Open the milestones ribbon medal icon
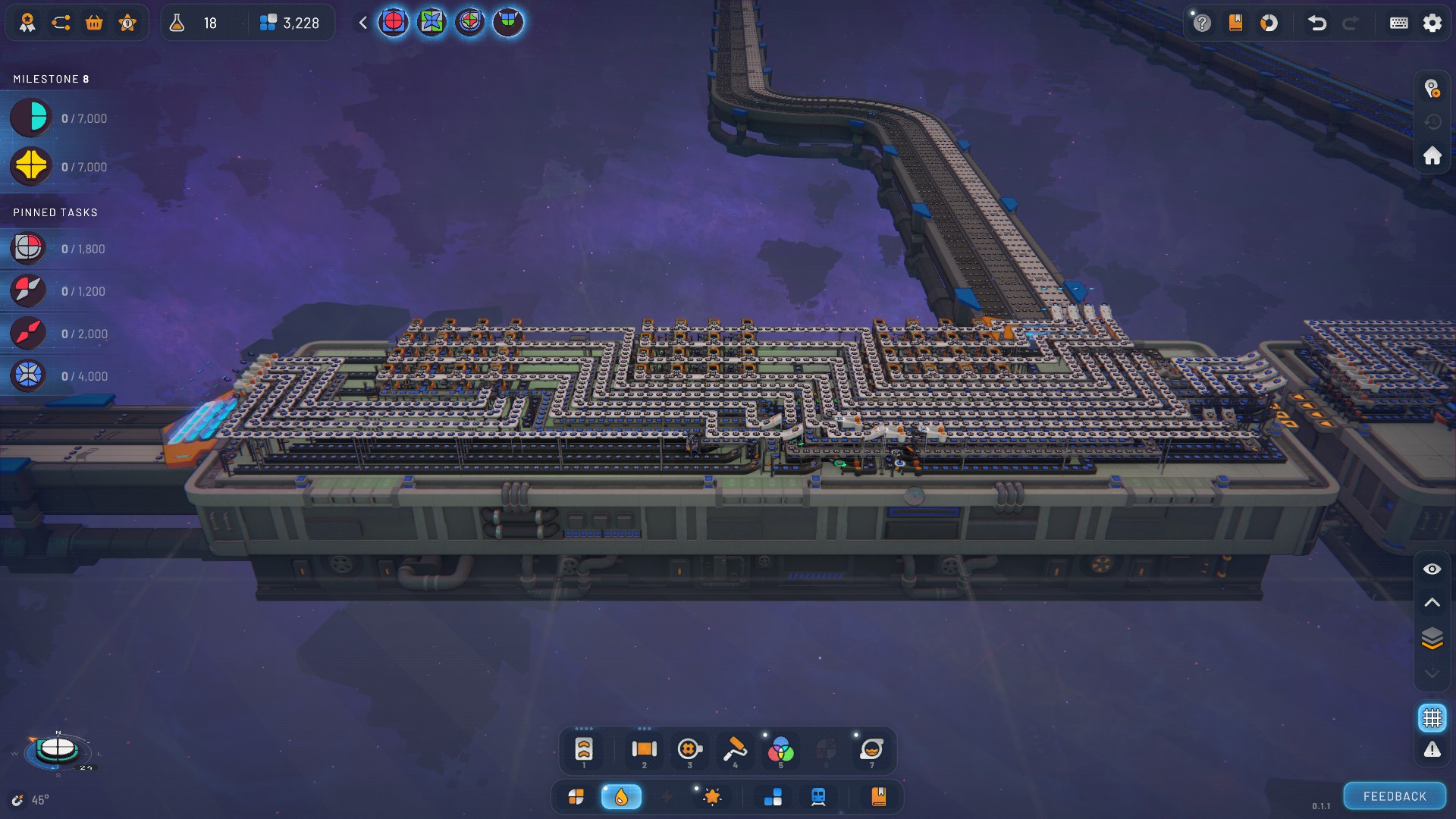 pos(27,23)
